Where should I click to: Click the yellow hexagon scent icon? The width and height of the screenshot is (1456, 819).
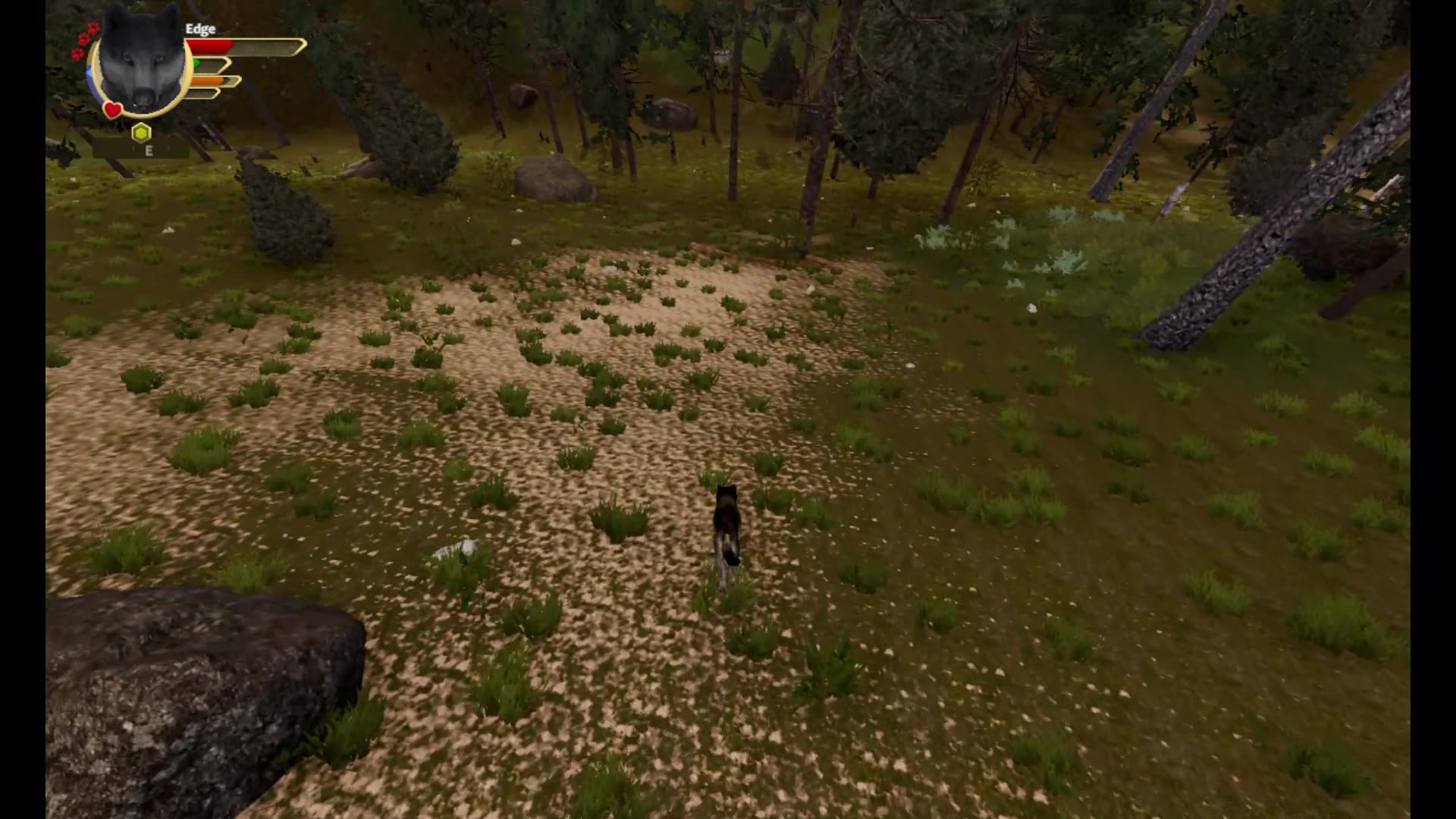(x=141, y=133)
